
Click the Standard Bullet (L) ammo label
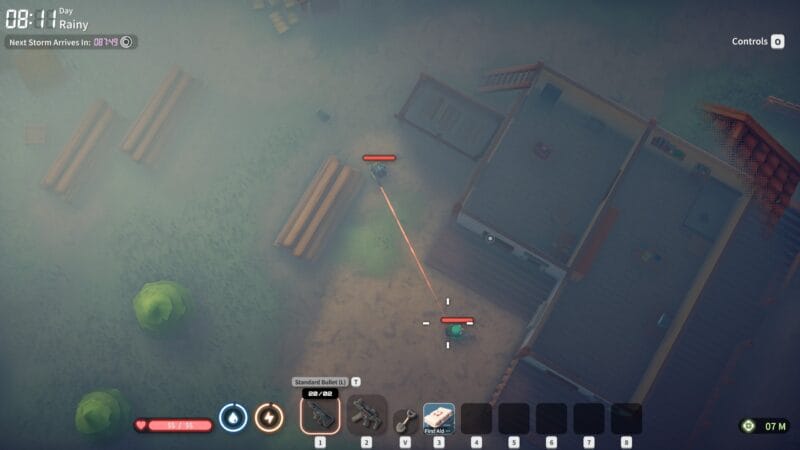click(320, 382)
